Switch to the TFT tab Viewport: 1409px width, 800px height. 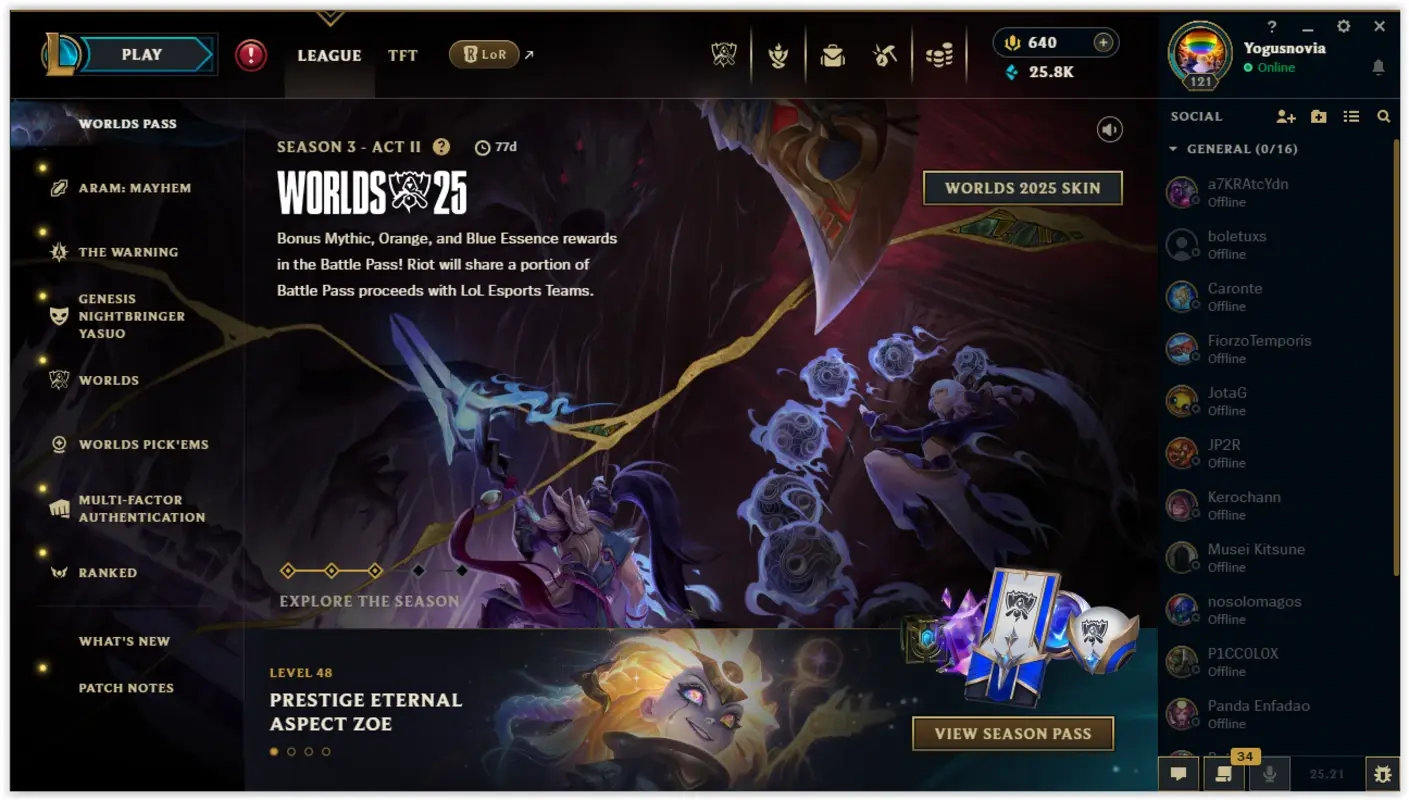point(402,55)
